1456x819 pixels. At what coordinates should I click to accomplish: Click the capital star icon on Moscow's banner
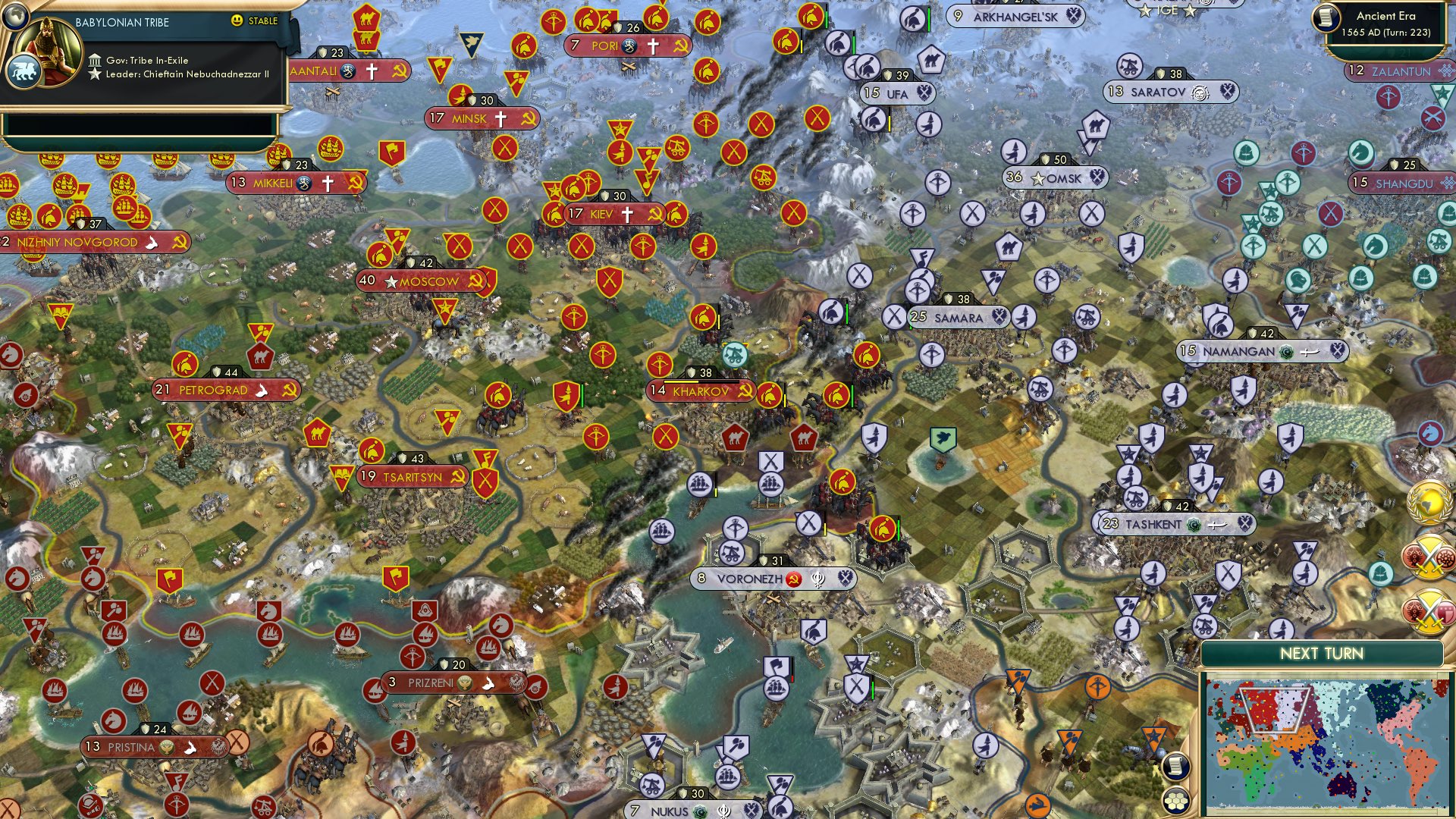(391, 281)
